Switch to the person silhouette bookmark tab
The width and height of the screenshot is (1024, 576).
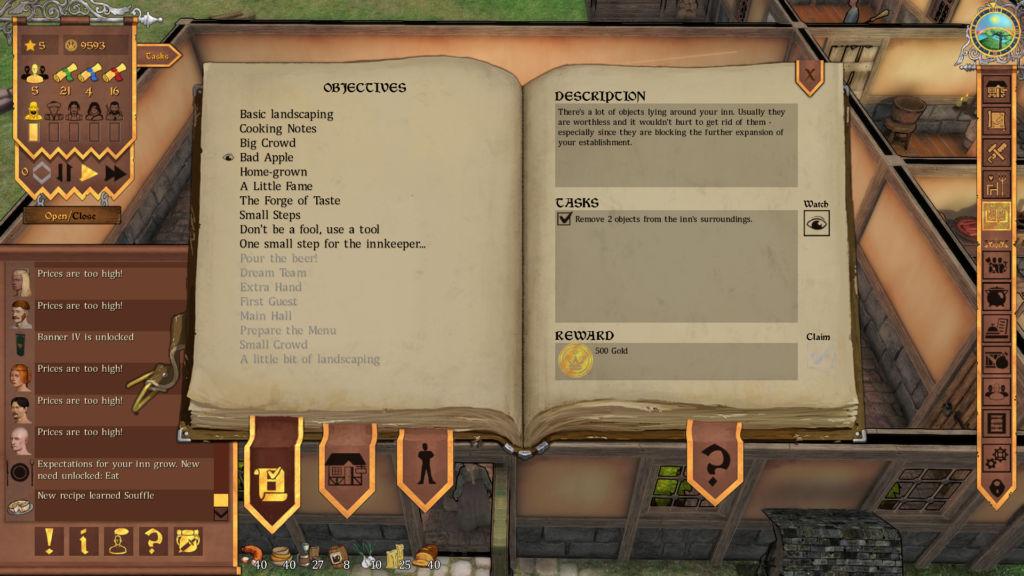click(426, 467)
